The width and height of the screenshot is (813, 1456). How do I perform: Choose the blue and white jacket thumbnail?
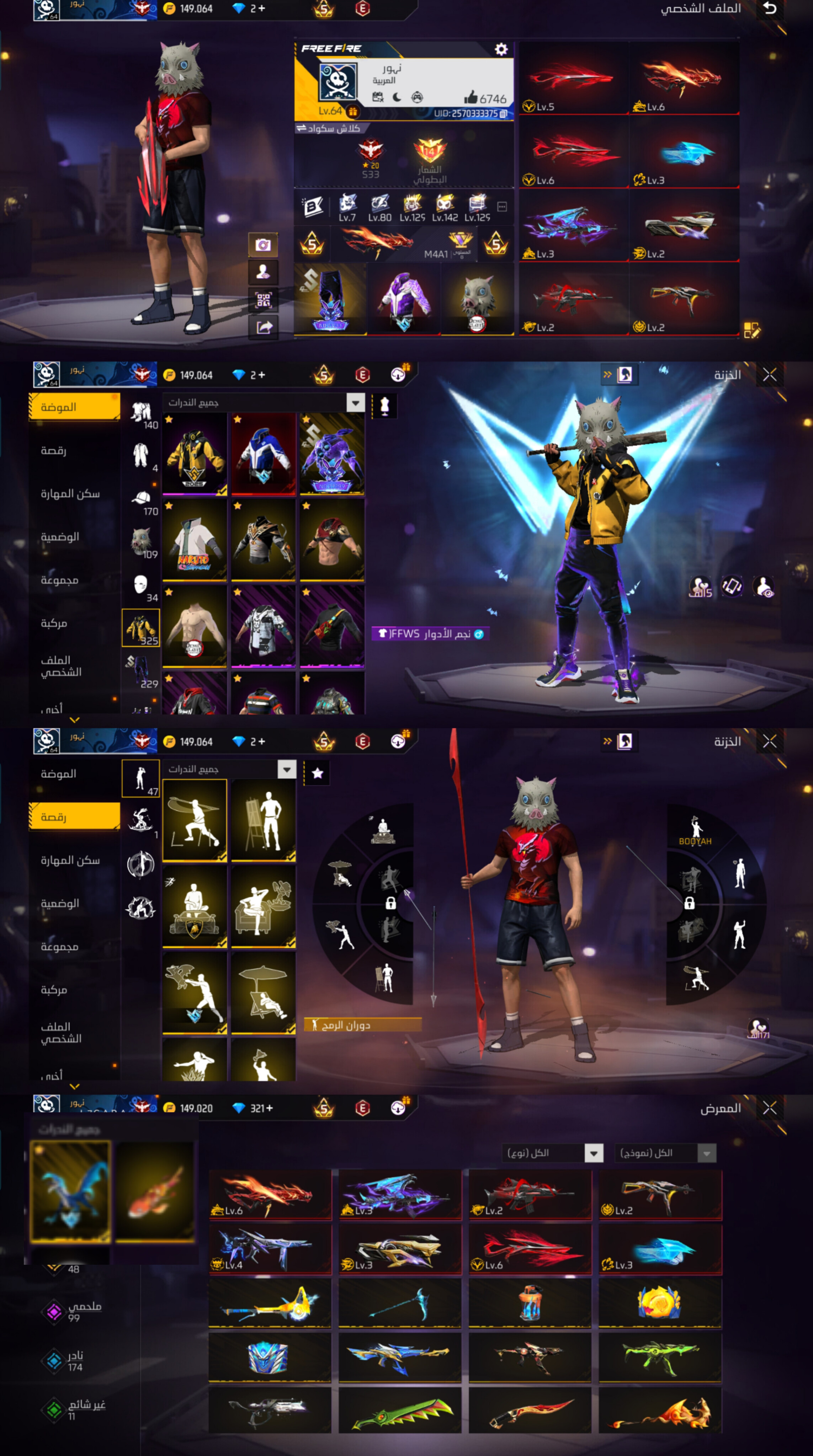click(x=263, y=454)
